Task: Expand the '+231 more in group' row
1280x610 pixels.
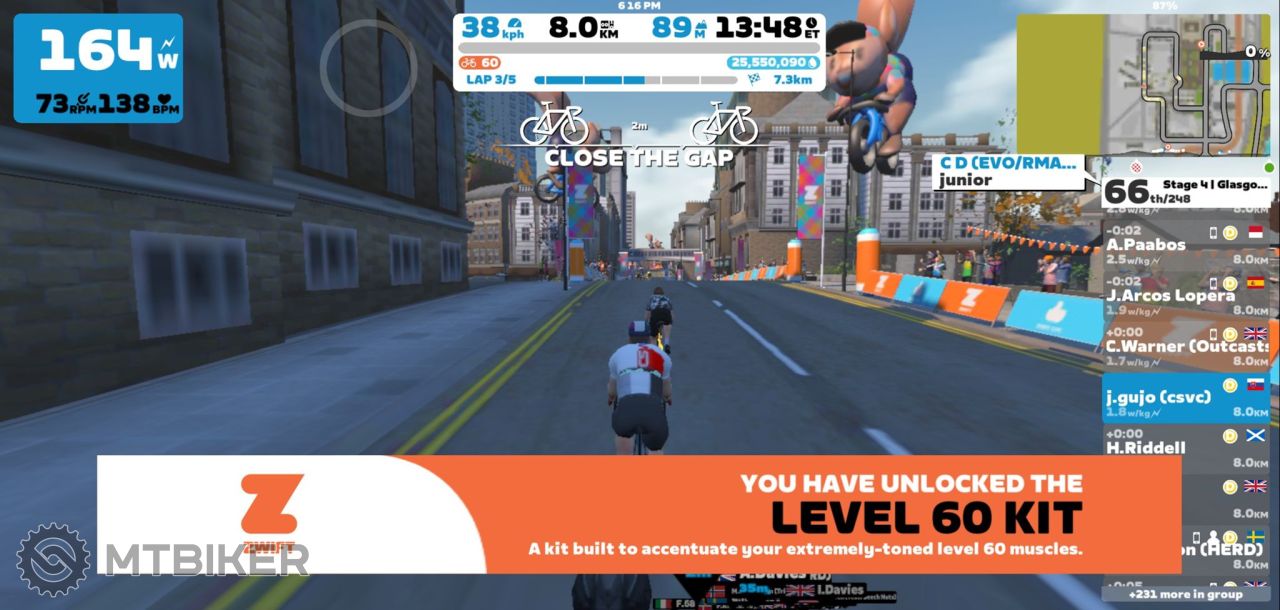Action: click(1185, 594)
